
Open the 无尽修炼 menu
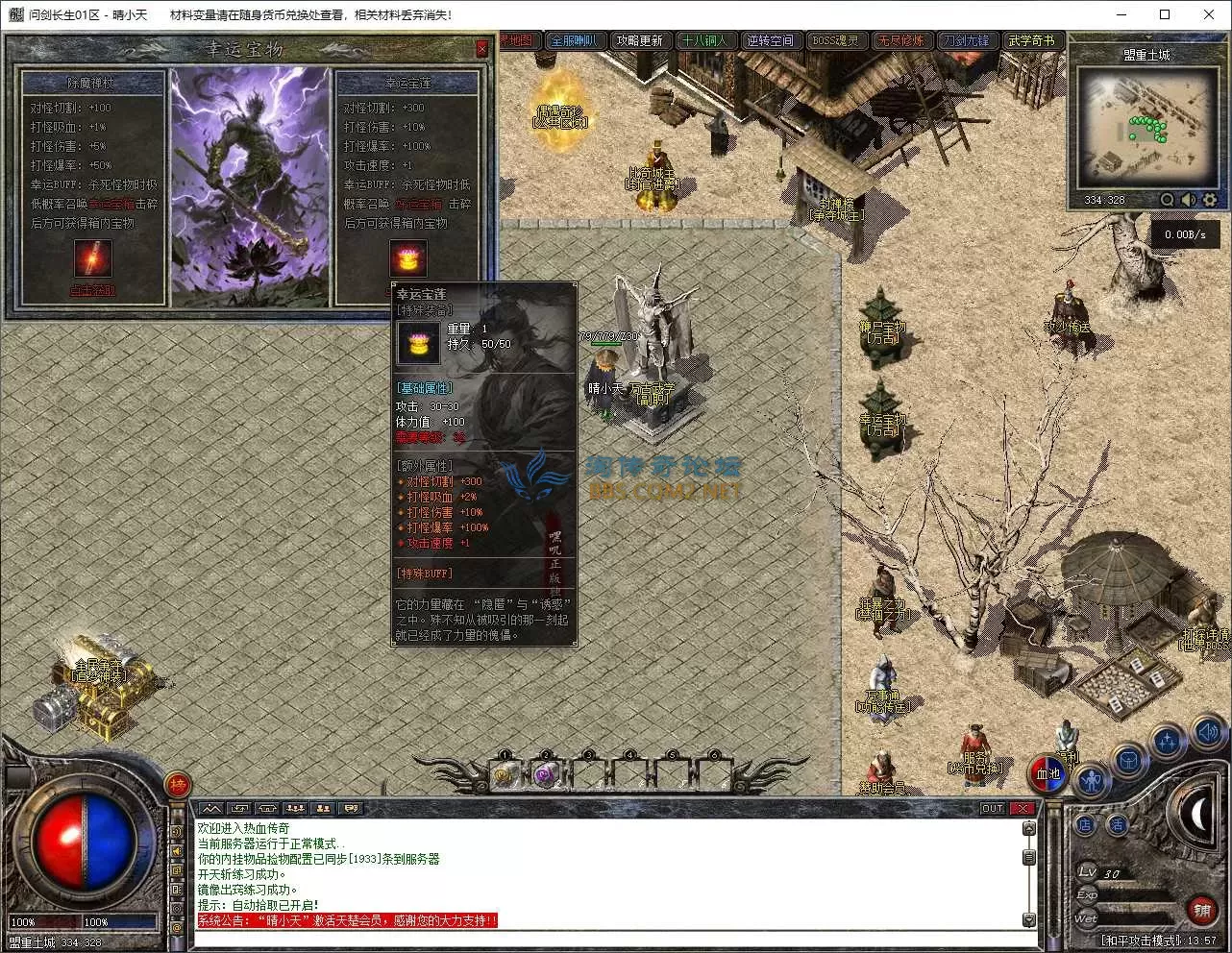900,40
